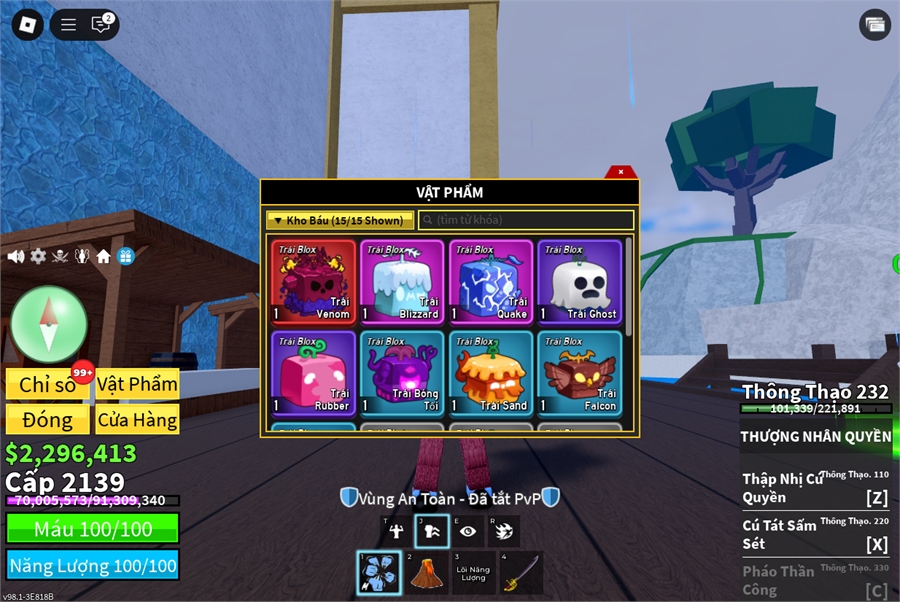900x602 pixels.
Task: Toggle sound with the speaker icon
Action: 16,256
